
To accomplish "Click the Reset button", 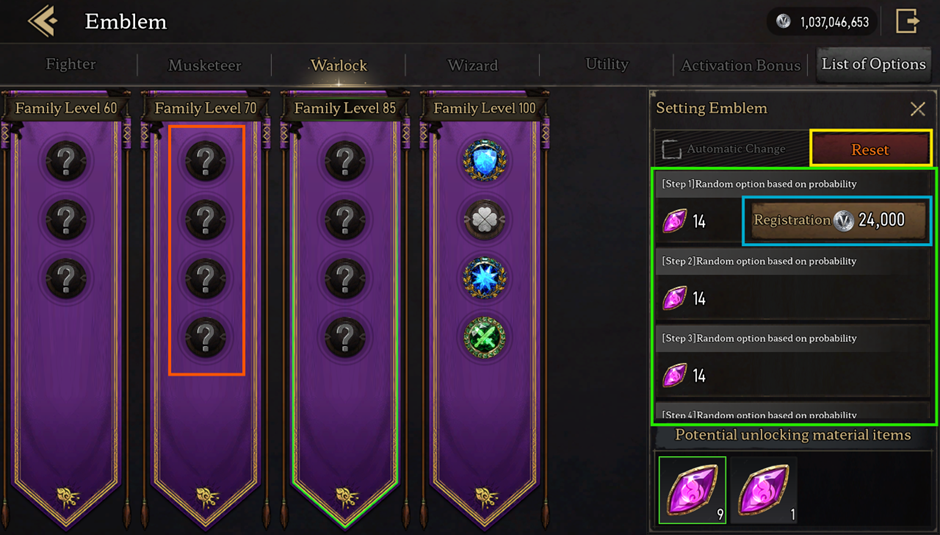I will [x=870, y=150].
